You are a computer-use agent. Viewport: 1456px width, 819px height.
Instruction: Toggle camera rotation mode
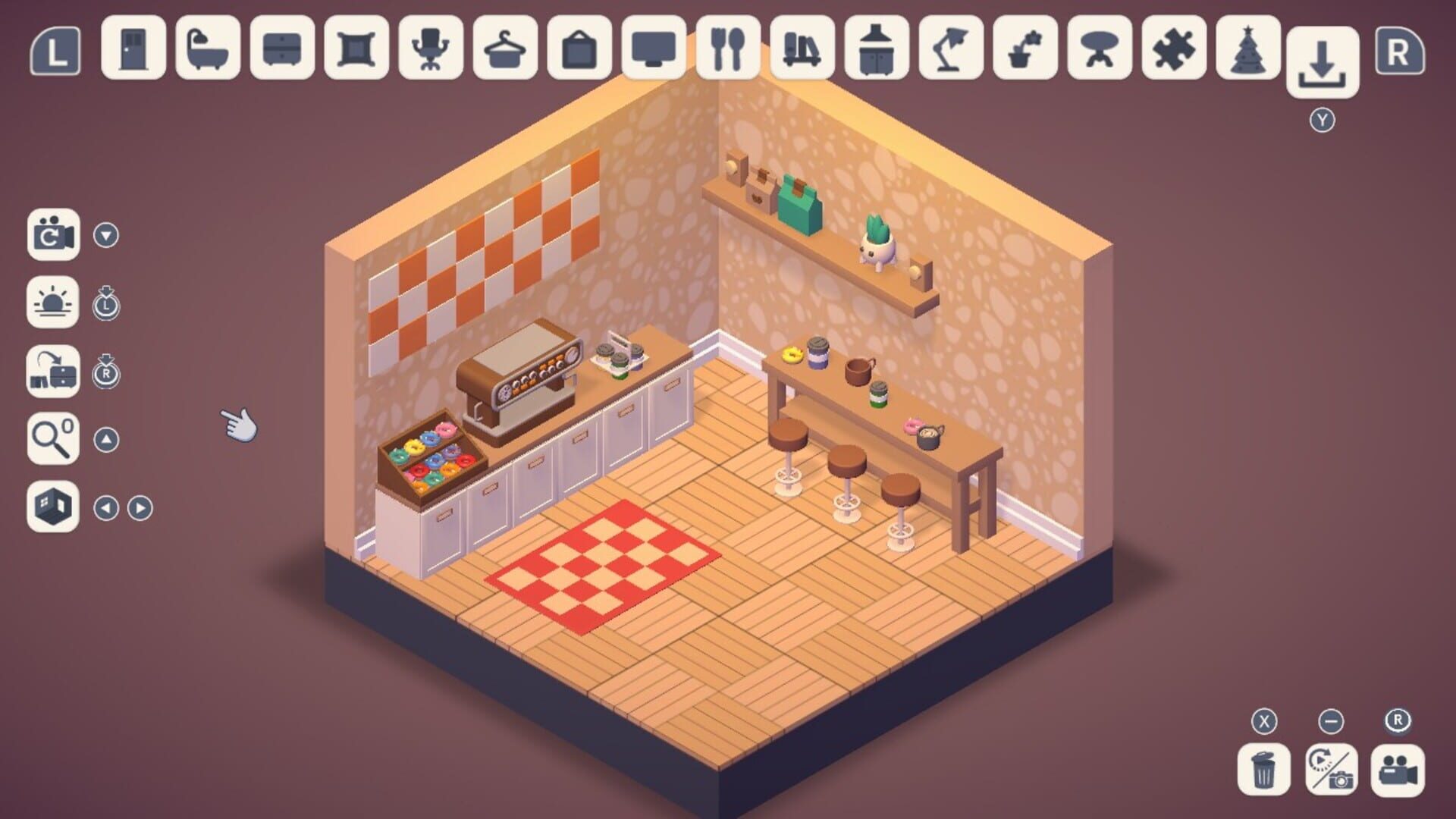52,234
